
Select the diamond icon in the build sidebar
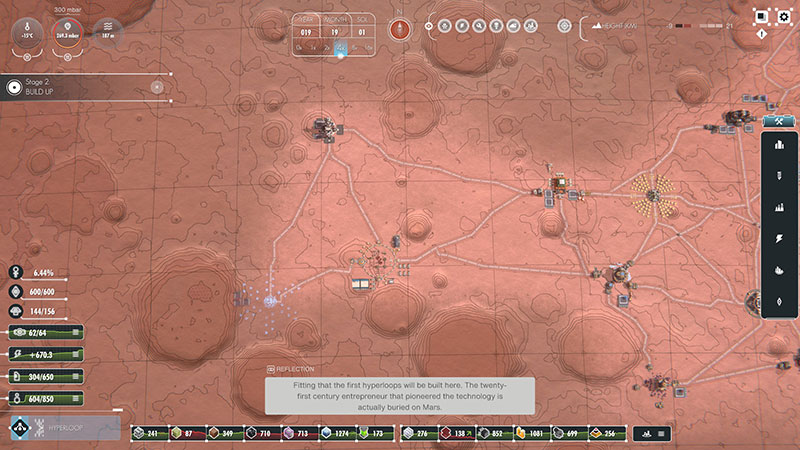[x=779, y=301]
